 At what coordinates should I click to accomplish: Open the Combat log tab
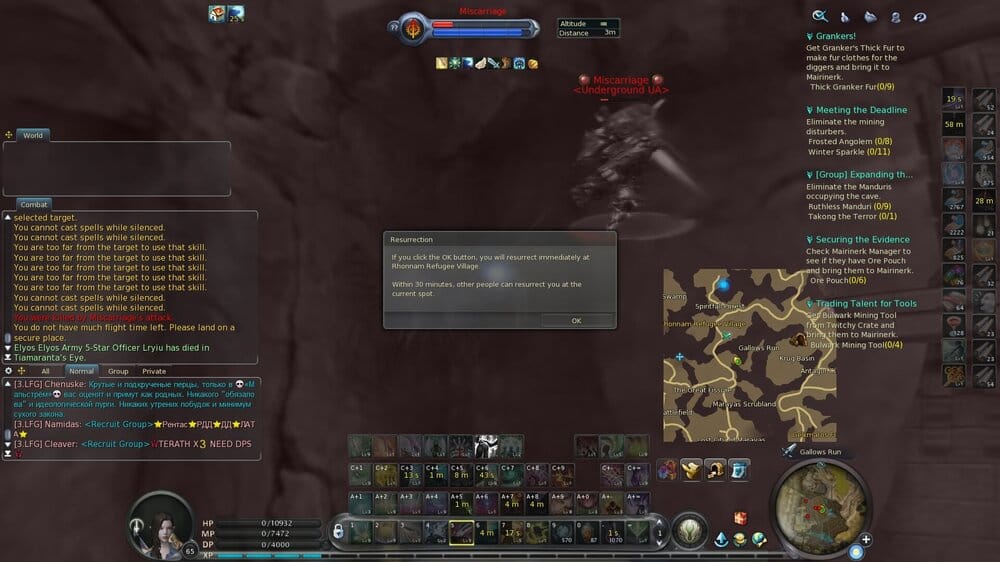click(x=33, y=204)
